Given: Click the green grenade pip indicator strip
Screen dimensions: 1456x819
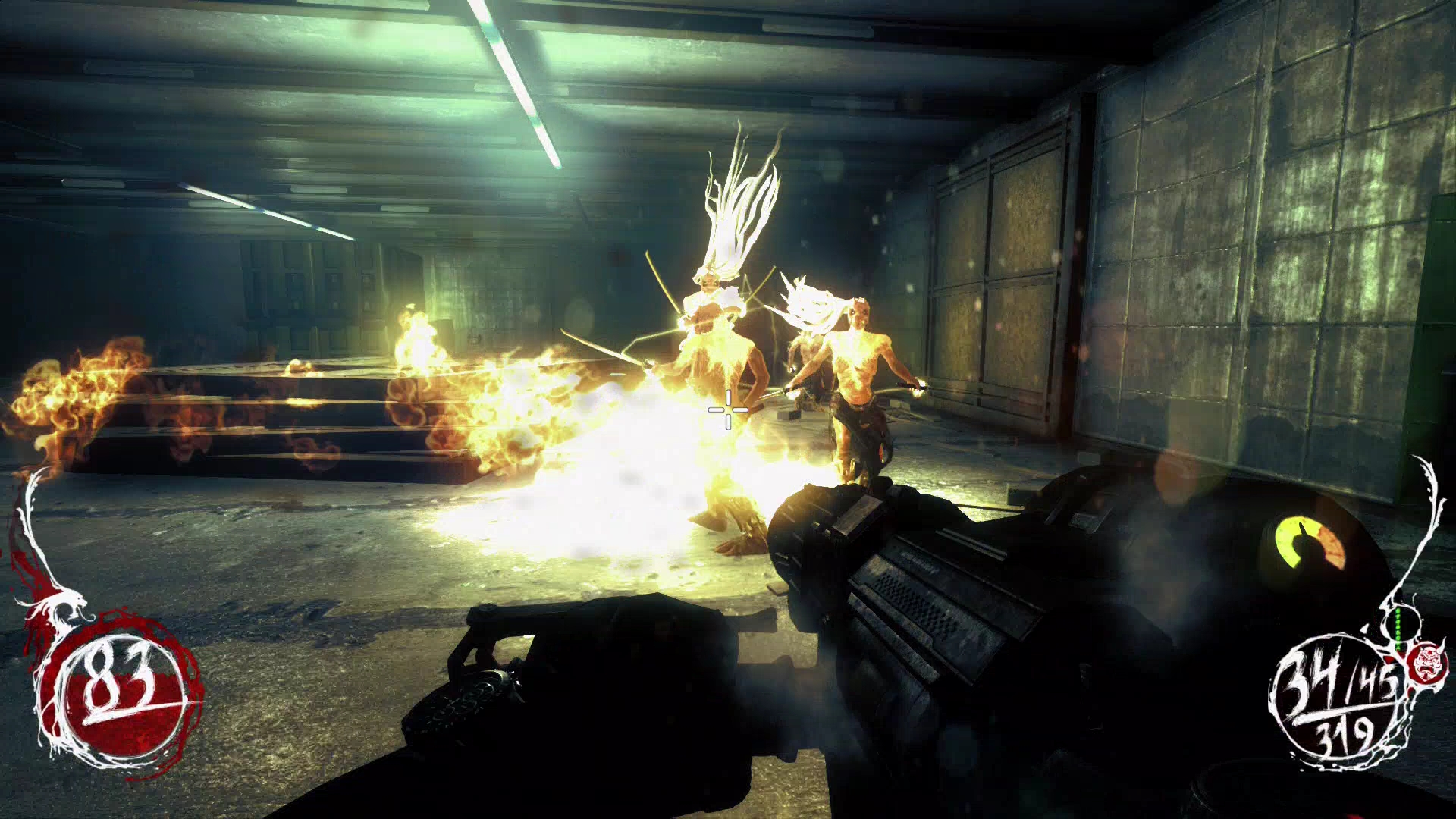Looking at the screenshot, I should click(1398, 628).
